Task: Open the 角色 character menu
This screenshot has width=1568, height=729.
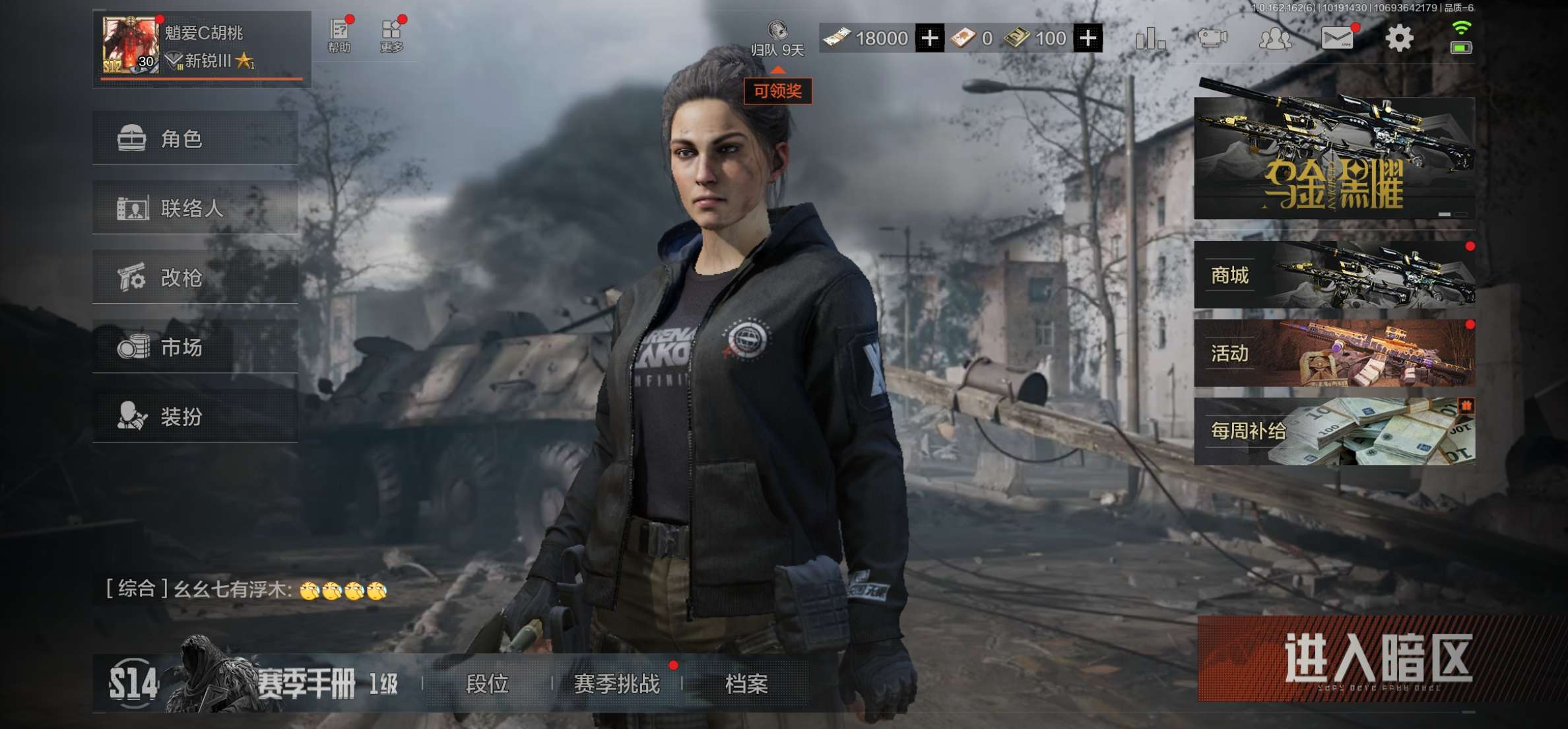Action: pyautogui.click(x=195, y=139)
